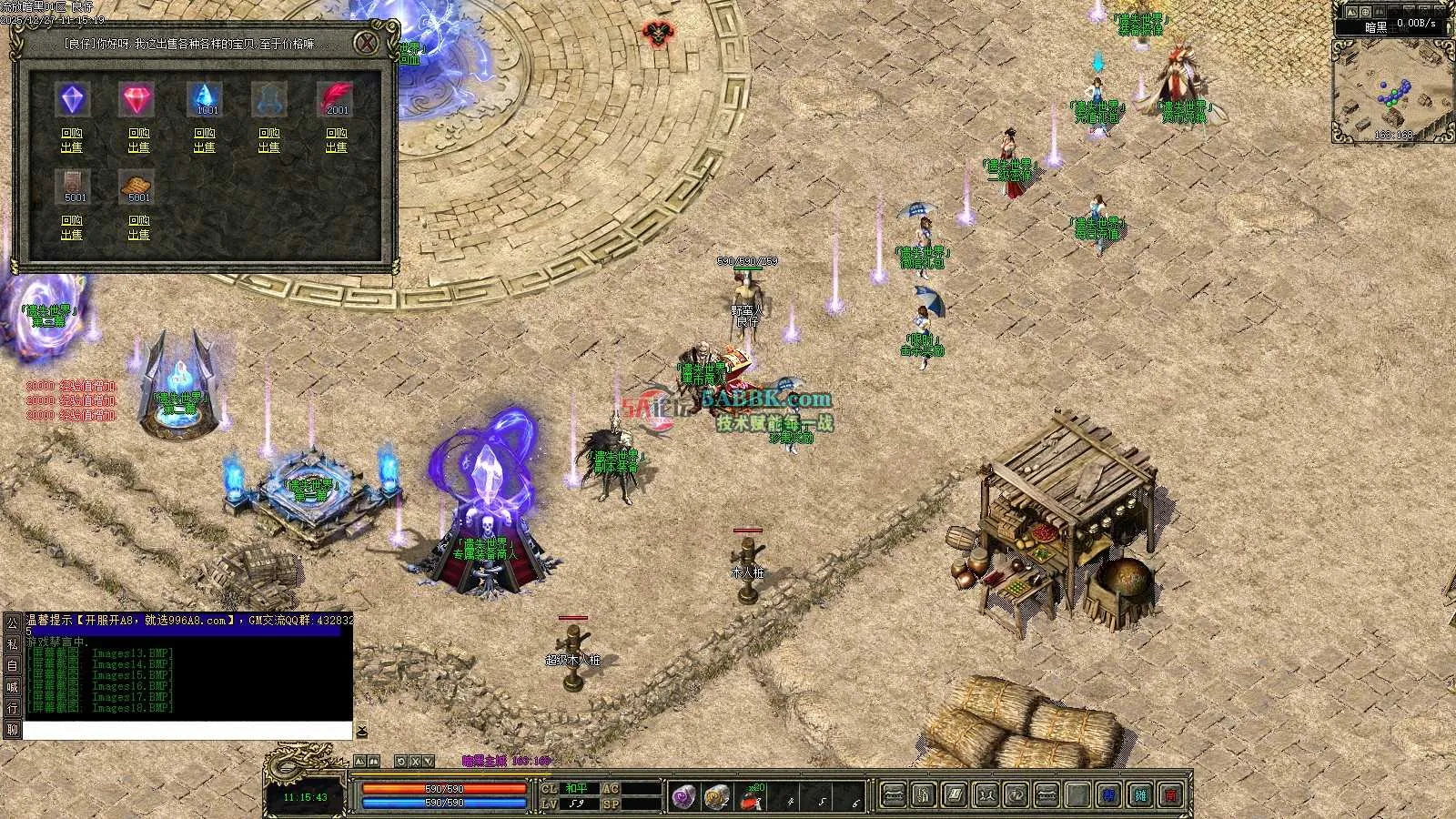Focus the chat text input box
Viewport: 1456px width, 819px height.
pos(187,730)
